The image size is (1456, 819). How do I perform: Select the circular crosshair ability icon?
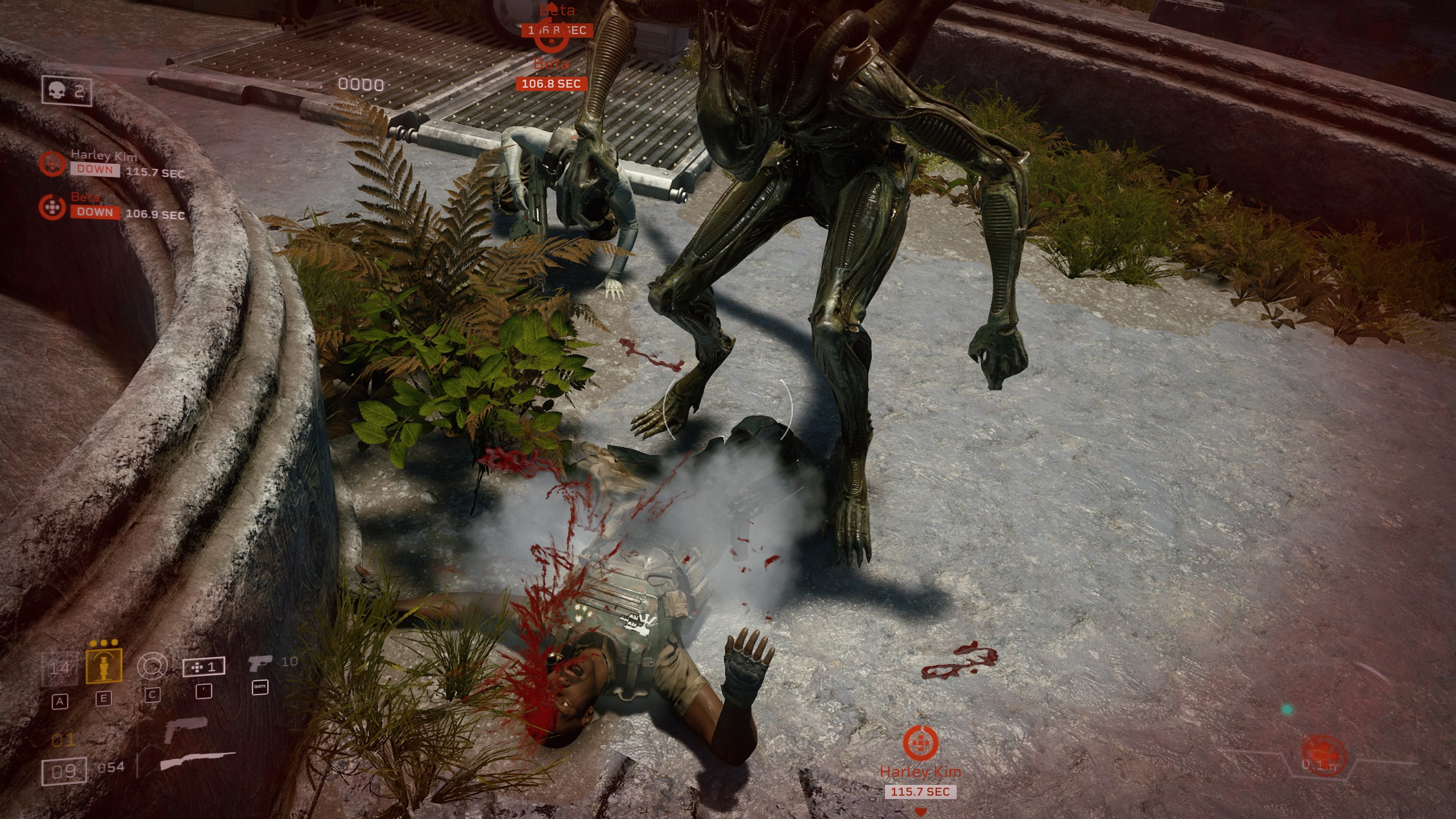(x=152, y=666)
